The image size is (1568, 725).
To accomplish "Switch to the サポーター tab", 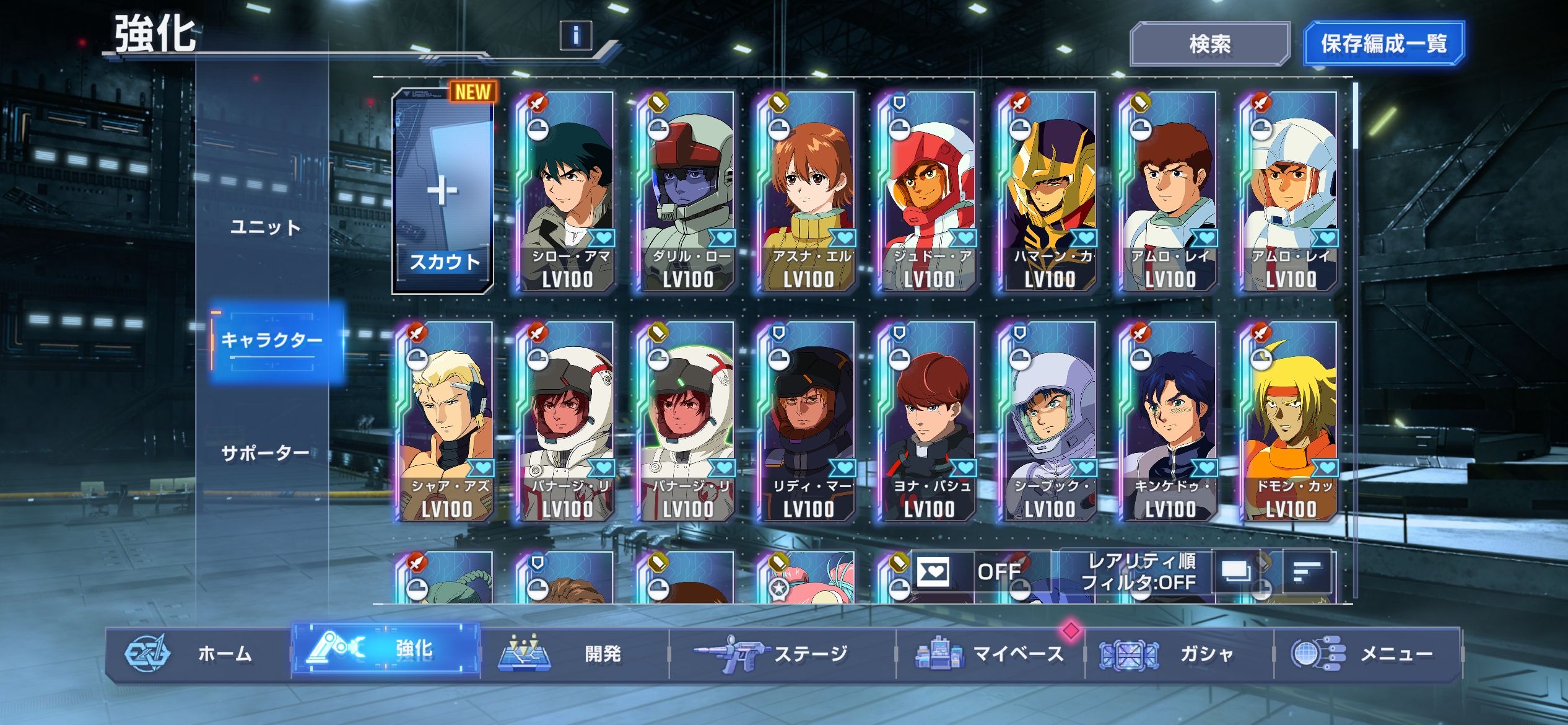I will (x=265, y=453).
